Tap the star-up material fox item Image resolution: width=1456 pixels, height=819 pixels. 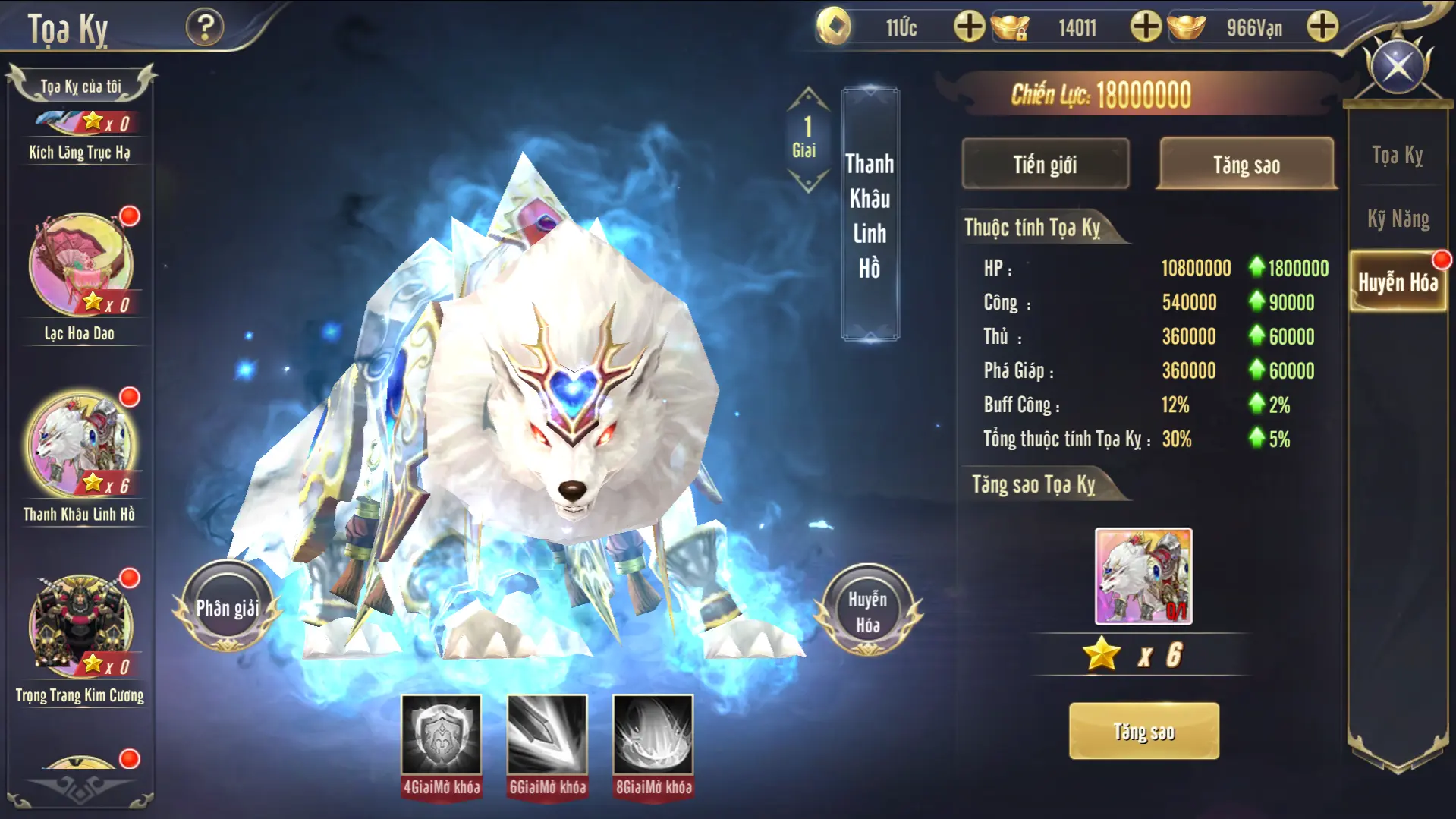(1143, 576)
